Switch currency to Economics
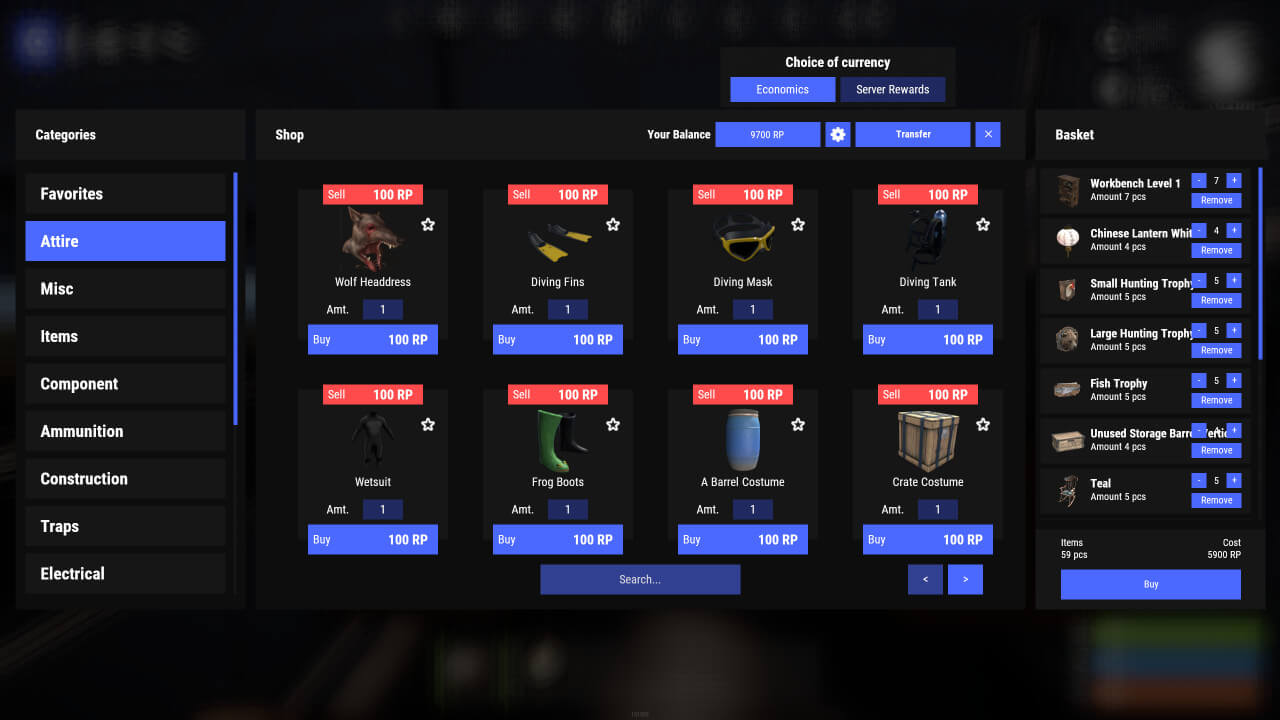Image resolution: width=1280 pixels, height=720 pixels. click(x=782, y=89)
